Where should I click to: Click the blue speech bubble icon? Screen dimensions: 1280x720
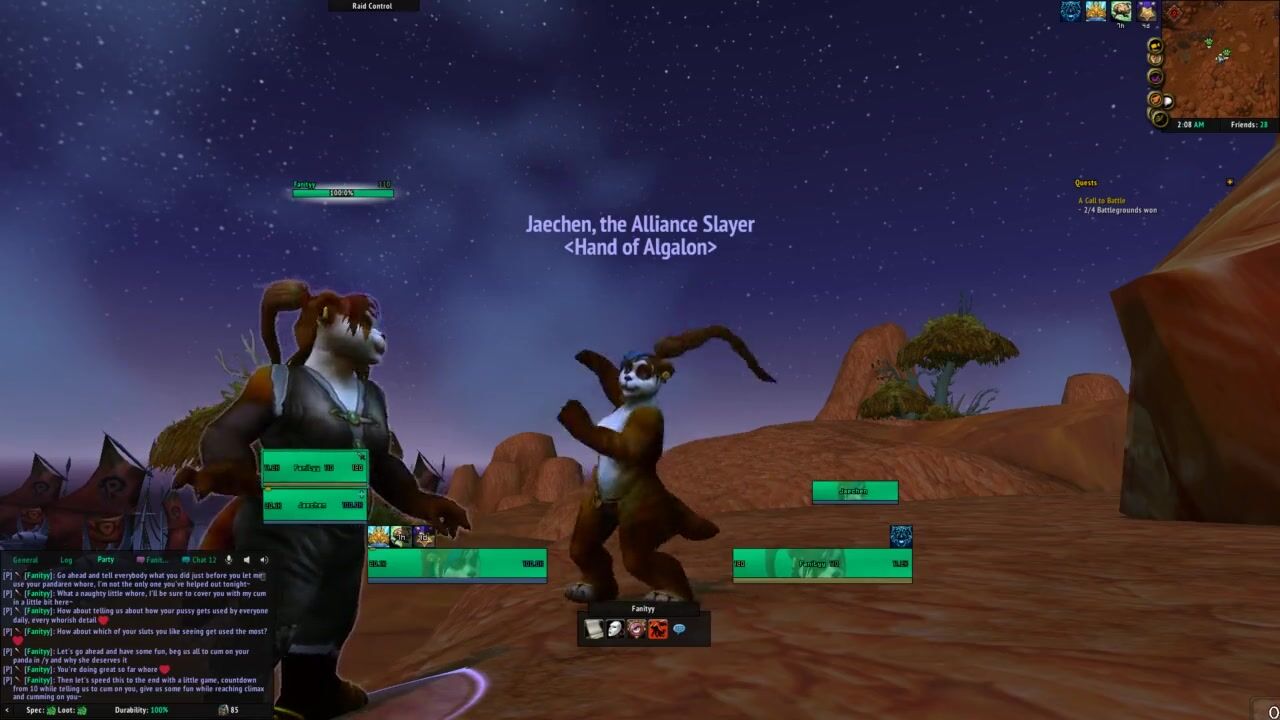click(x=679, y=629)
